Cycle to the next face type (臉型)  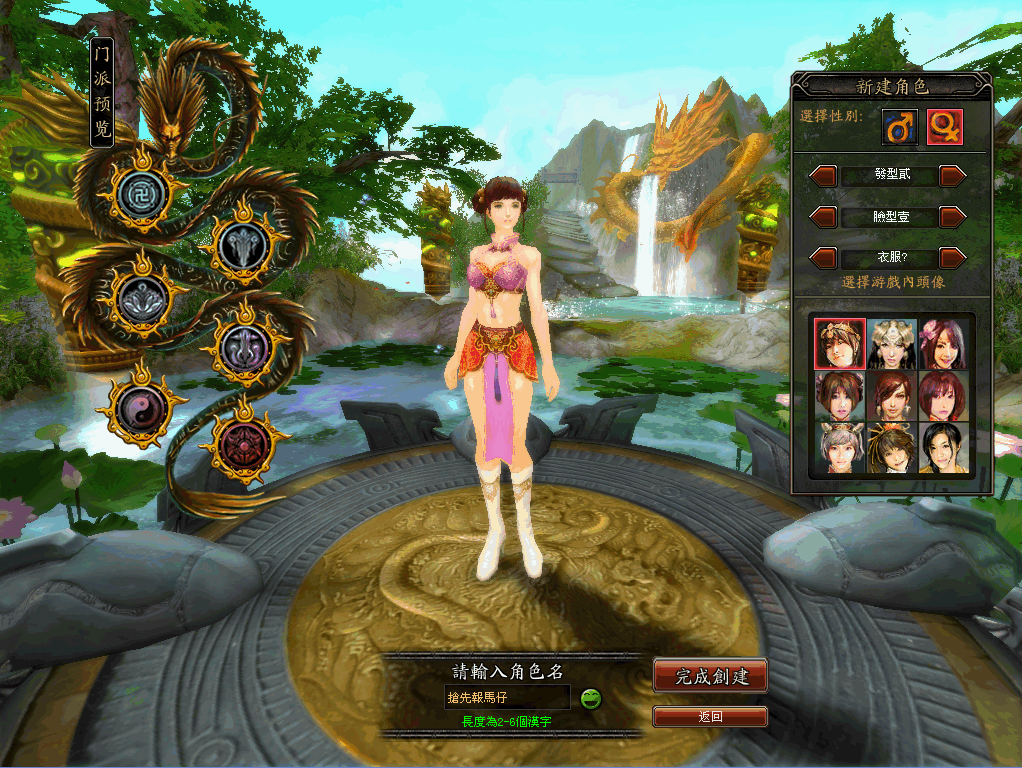click(x=953, y=216)
